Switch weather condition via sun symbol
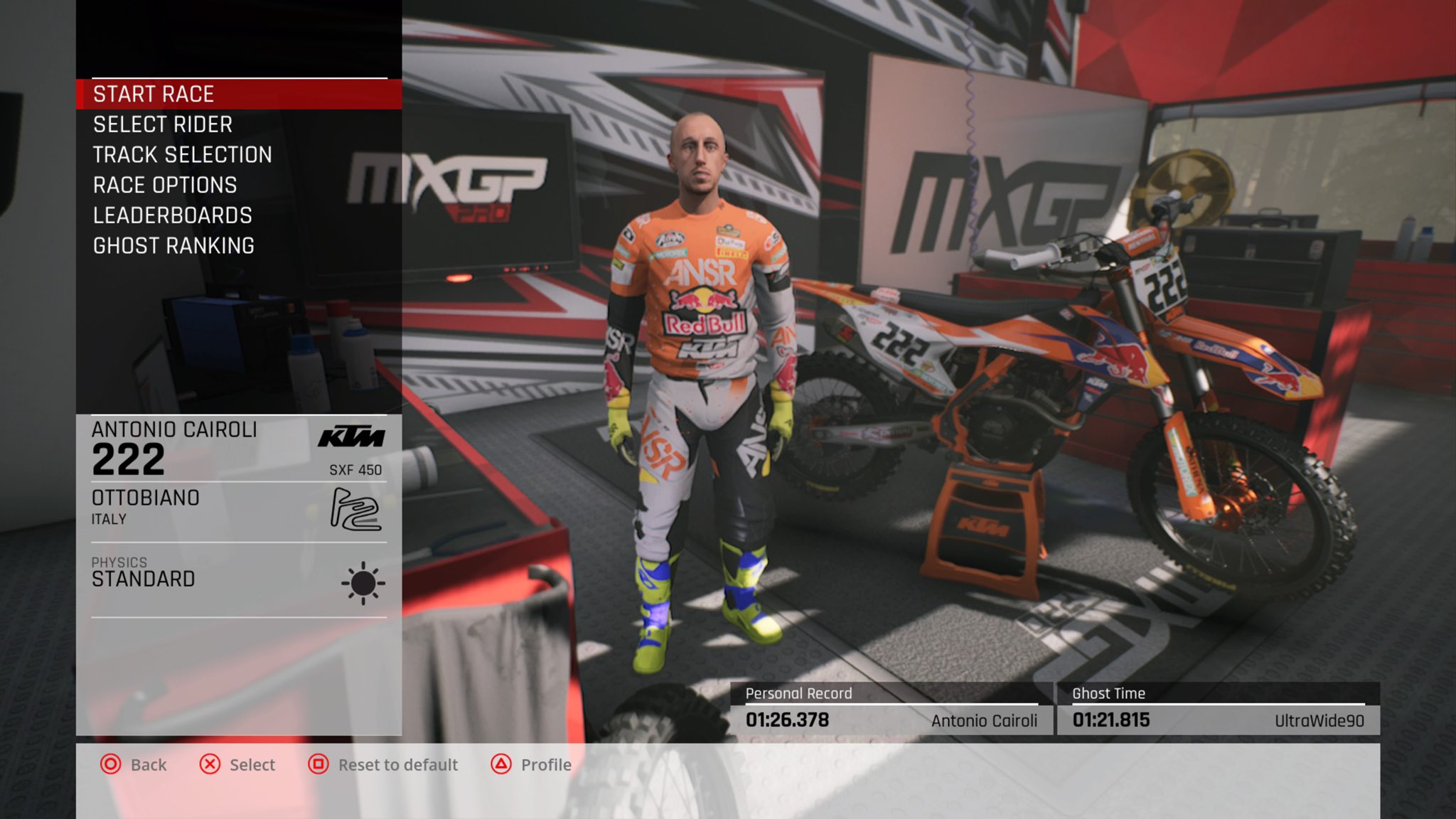1456x819 pixels. point(363,584)
